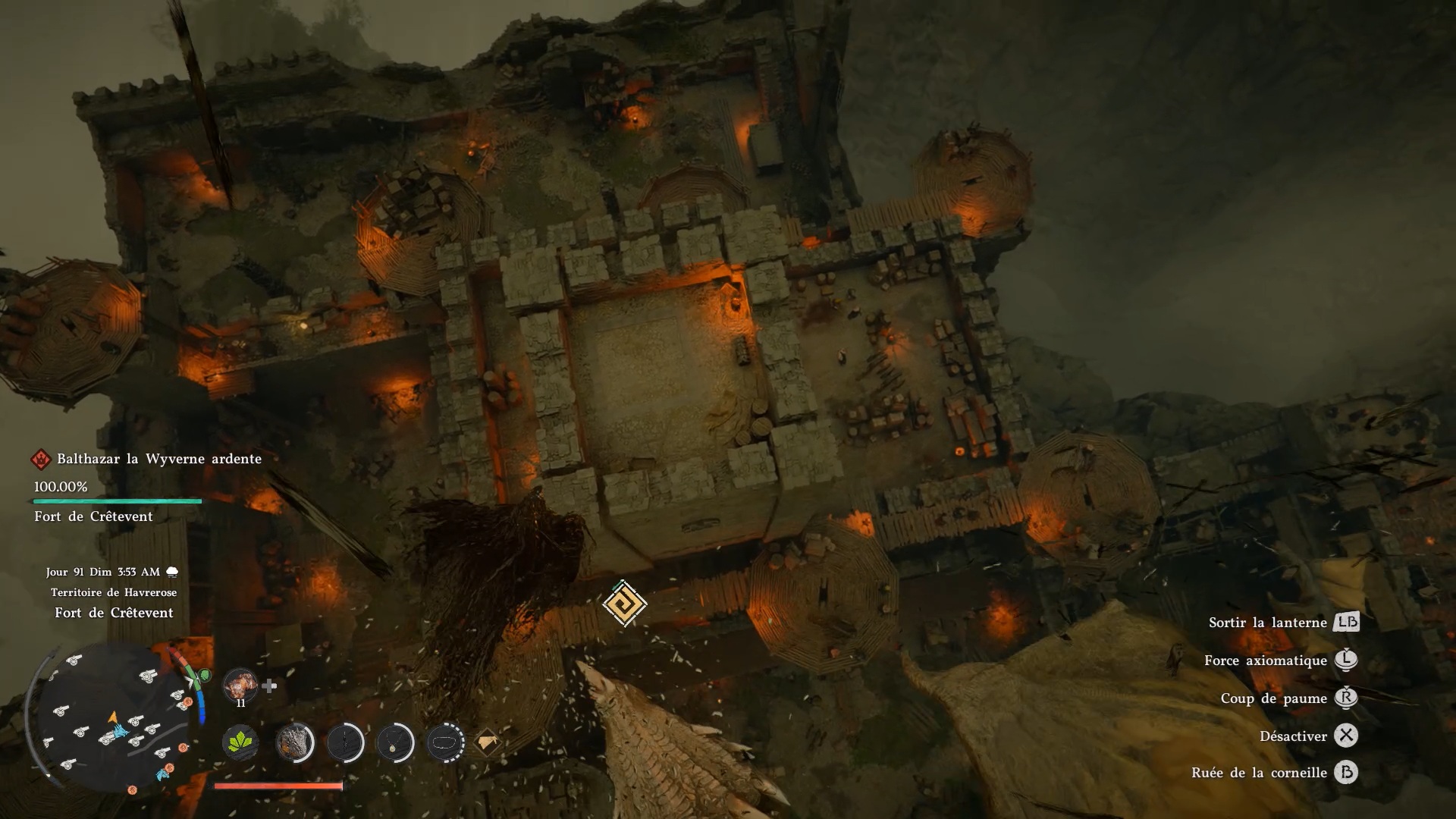Select the dragon claw ability icon
Image resolution: width=1456 pixels, height=819 pixels.
tap(295, 742)
